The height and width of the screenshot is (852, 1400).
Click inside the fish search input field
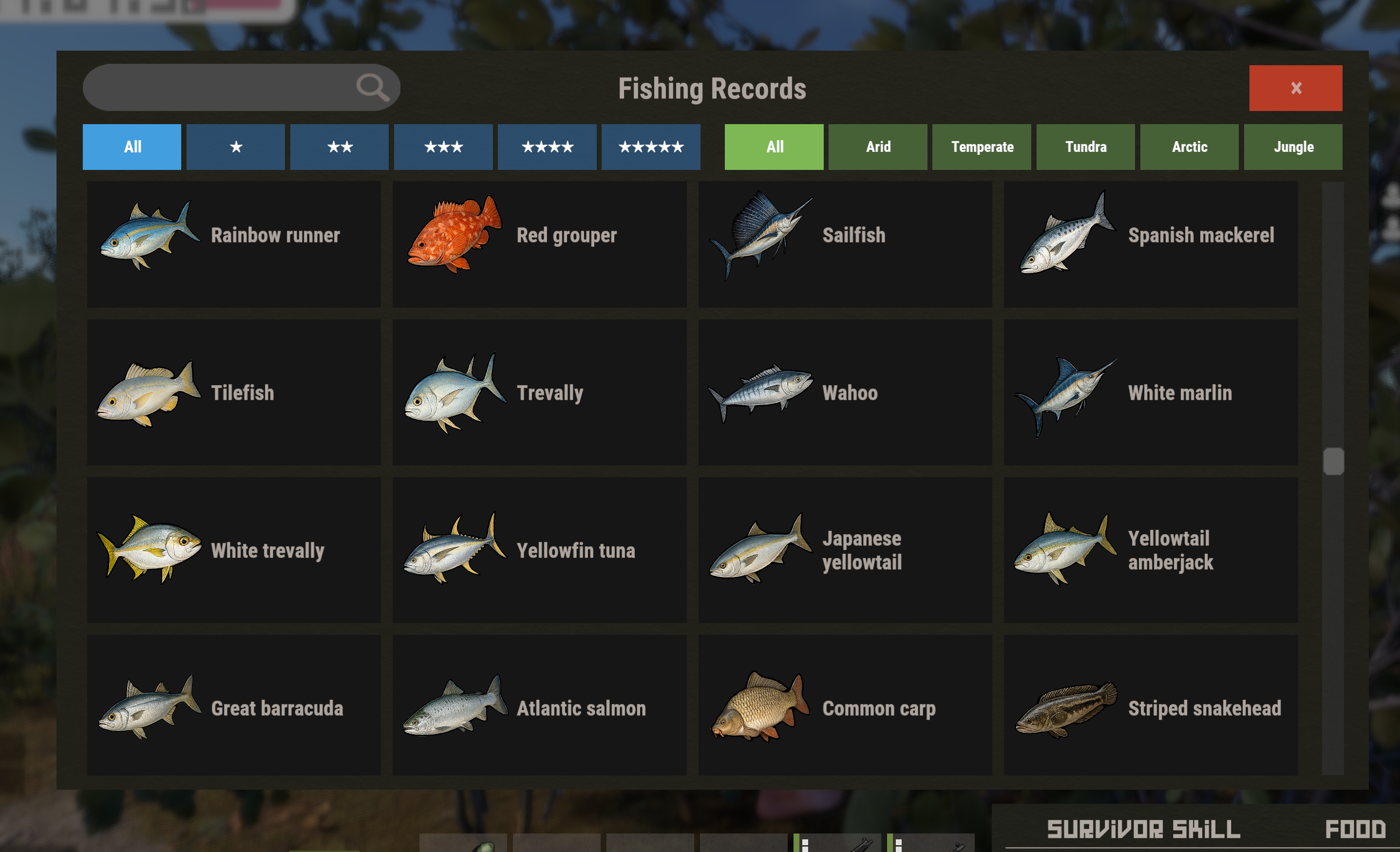point(227,88)
